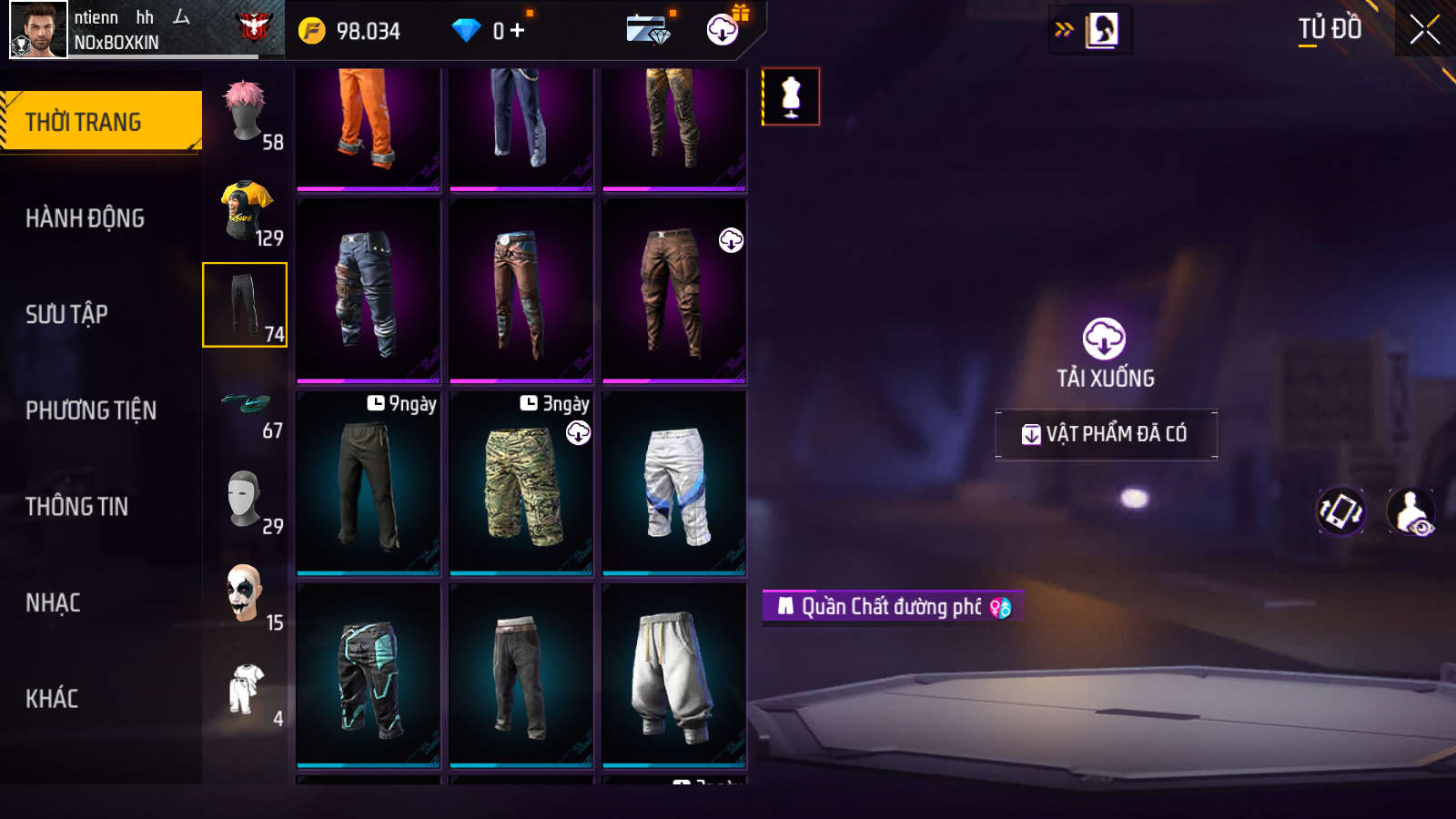Switch to the SƯU TẬP section

66,314
